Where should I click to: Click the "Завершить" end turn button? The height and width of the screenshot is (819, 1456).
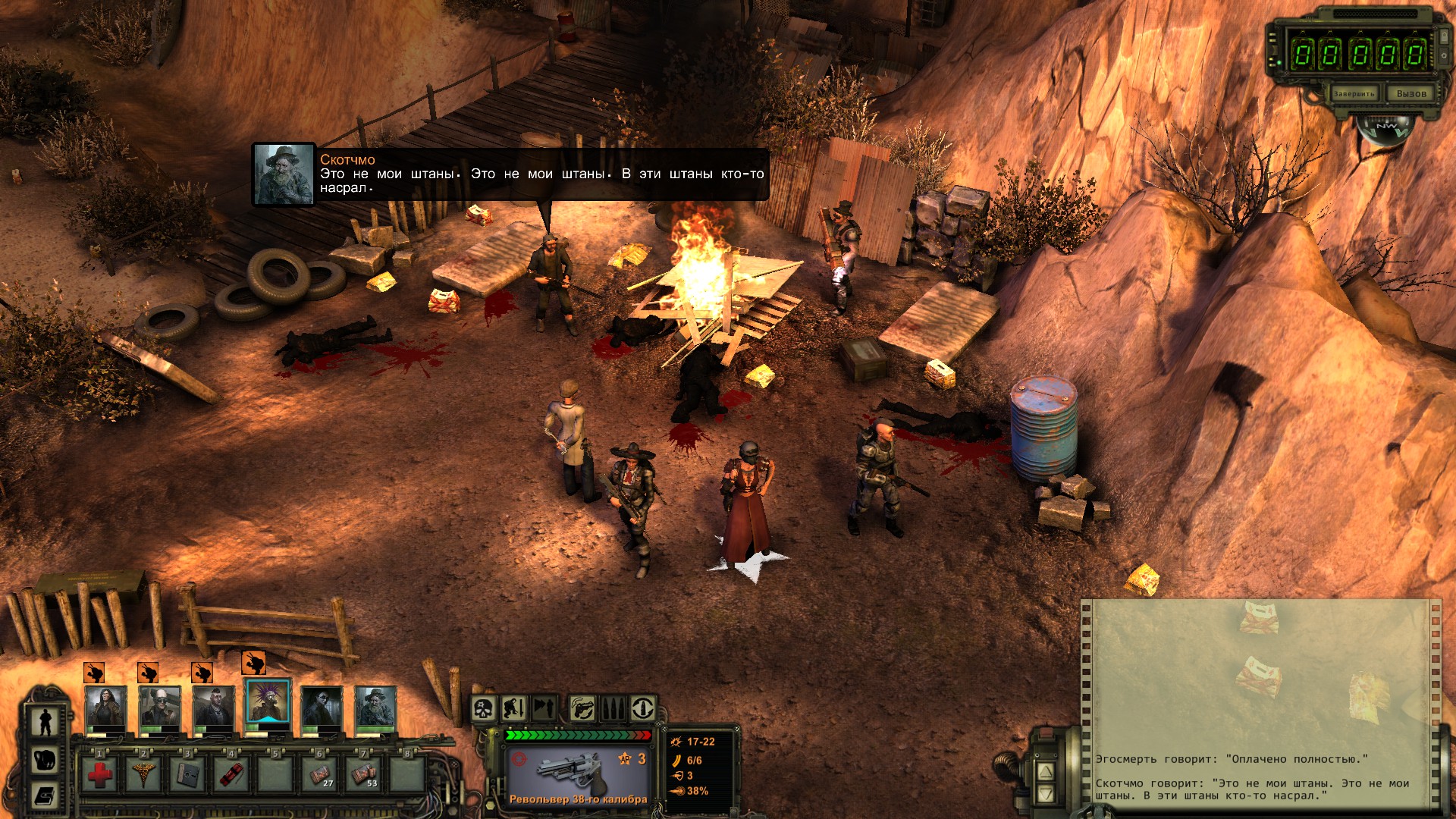1354,93
